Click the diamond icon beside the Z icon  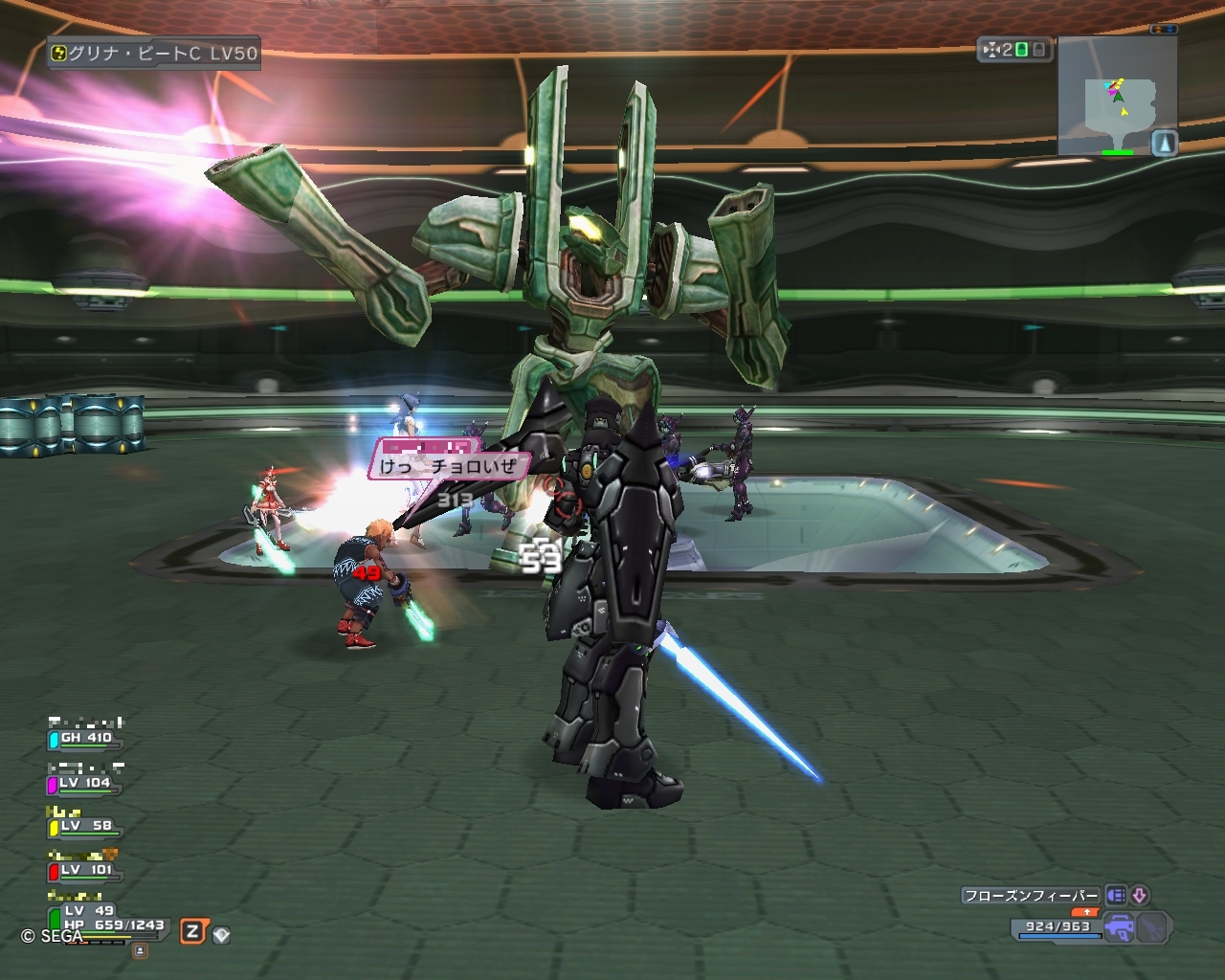click(x=221, y=934)
